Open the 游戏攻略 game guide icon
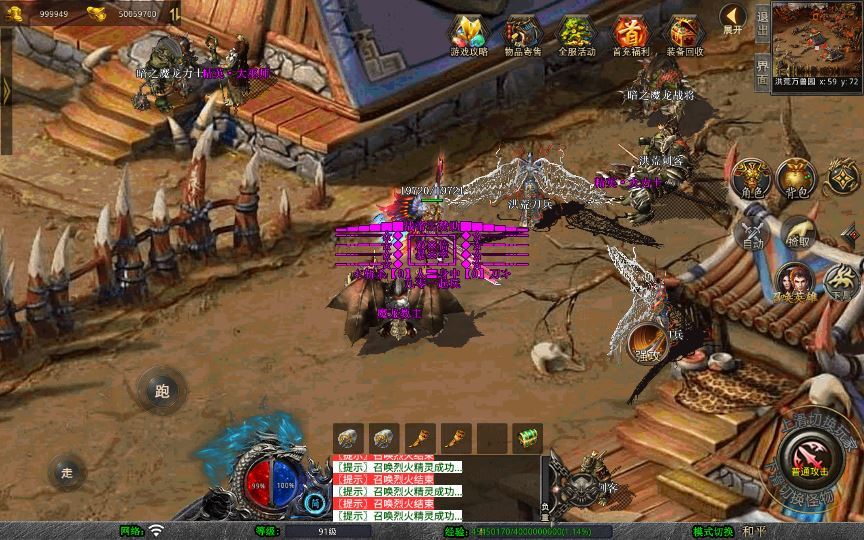Screen dimensions: 864x540 468,34
